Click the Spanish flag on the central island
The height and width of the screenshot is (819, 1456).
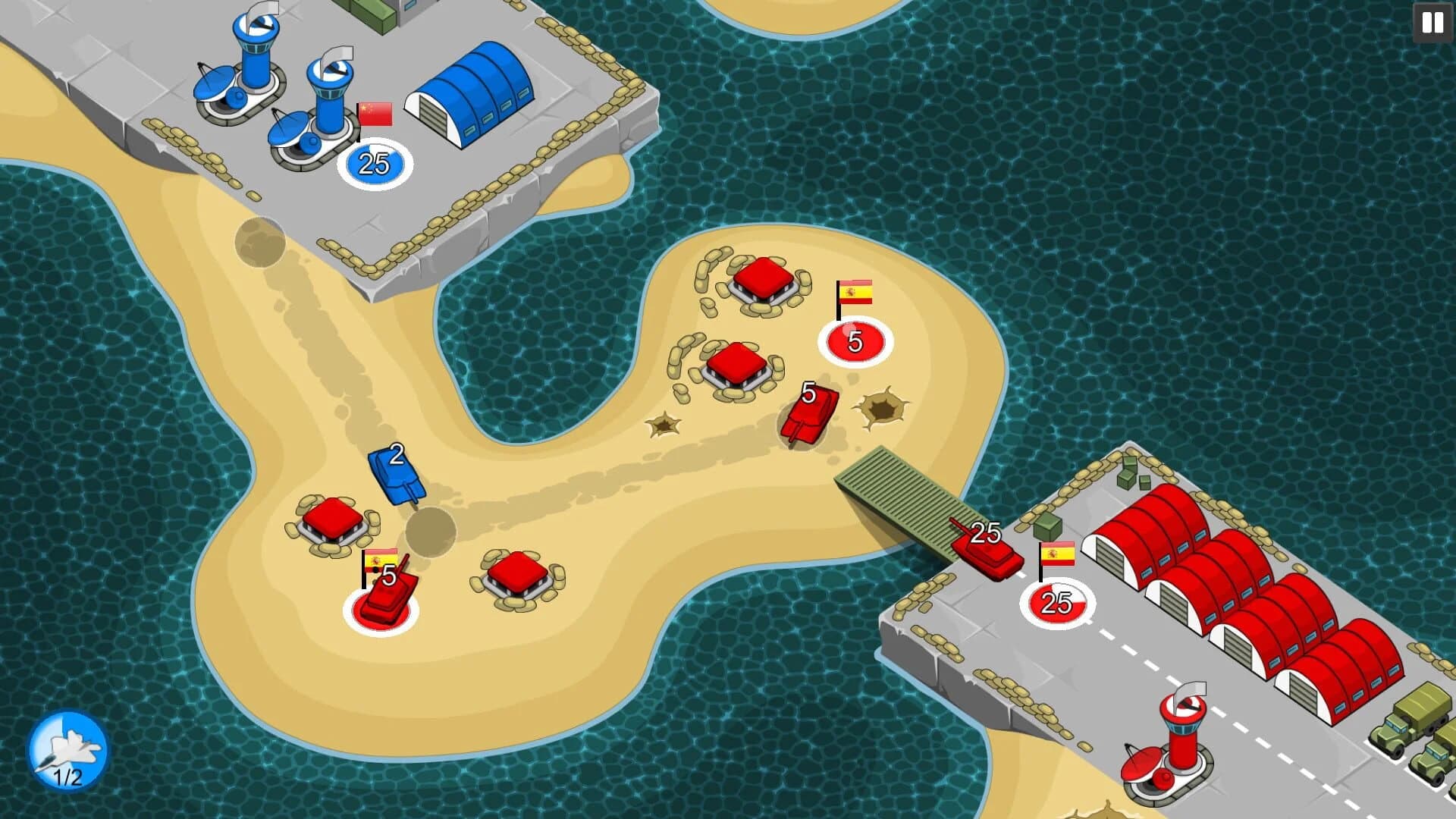[x=856, y=292]
